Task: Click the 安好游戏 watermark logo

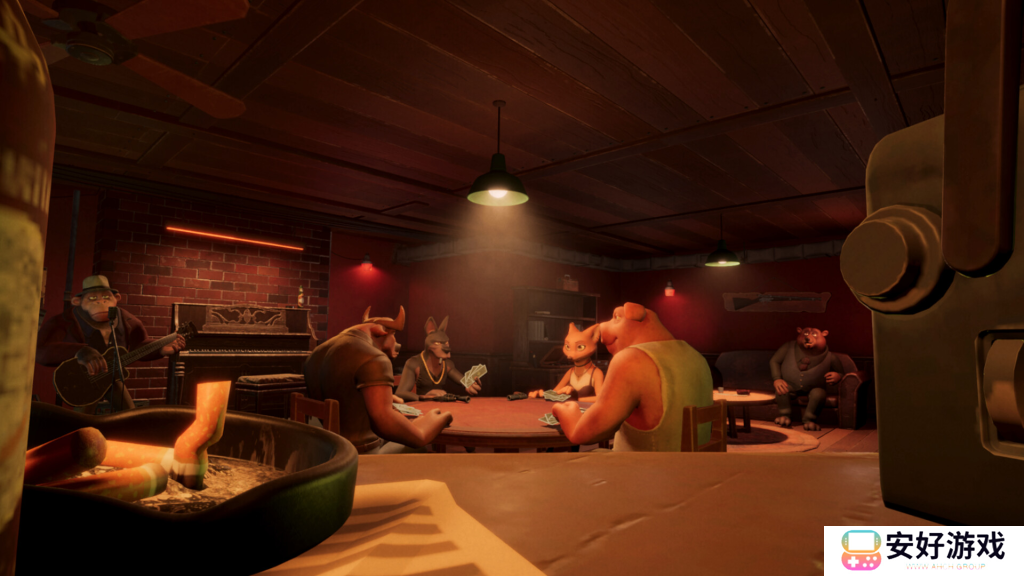Action: [x=922, y=549]
